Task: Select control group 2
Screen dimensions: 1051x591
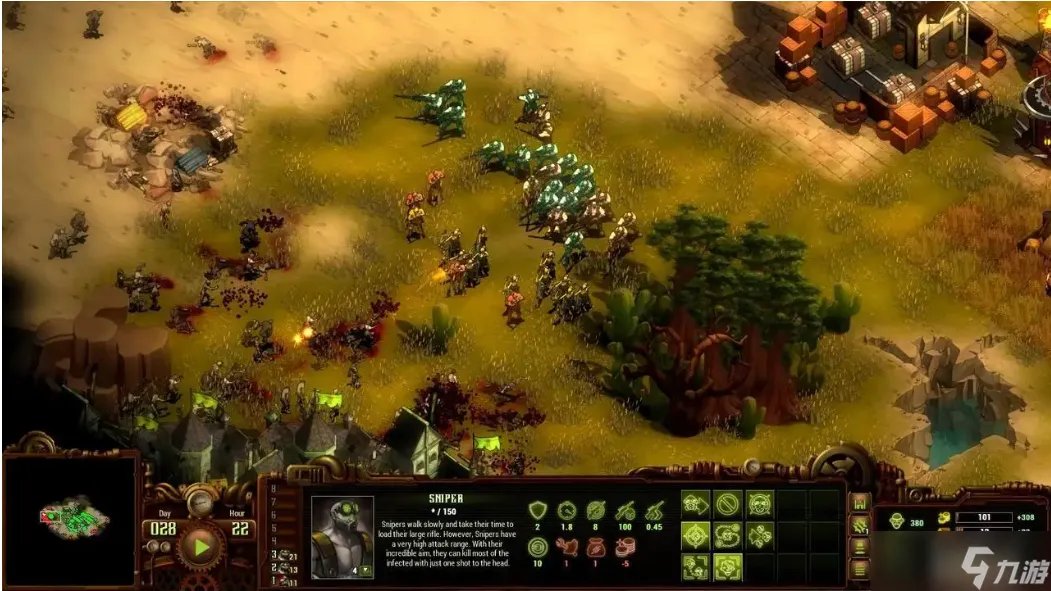Action: (x=284, y=568)
